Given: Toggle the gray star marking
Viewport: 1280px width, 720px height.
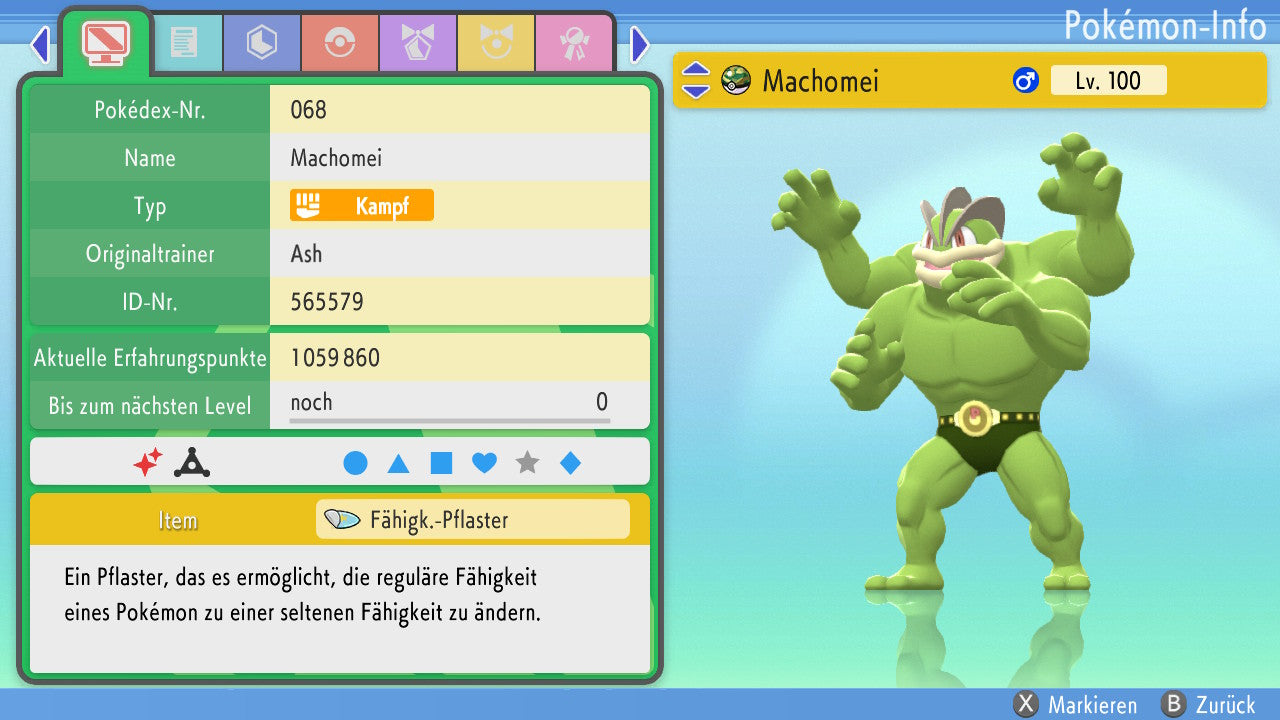Looking at the screenshot, I should pos(527,463).
